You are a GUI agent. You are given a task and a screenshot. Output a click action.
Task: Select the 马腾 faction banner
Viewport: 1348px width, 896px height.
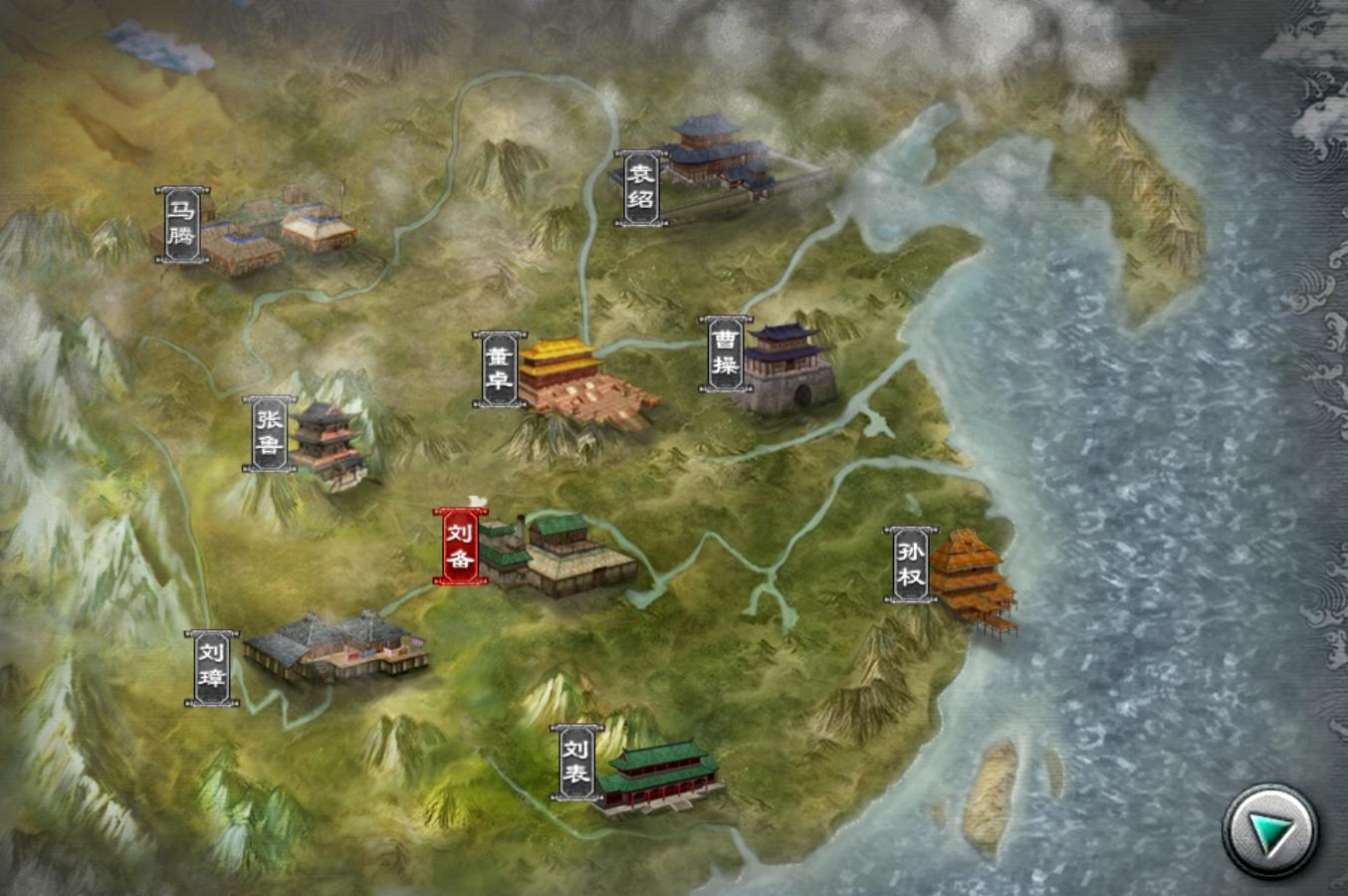(x=182, y=224)
